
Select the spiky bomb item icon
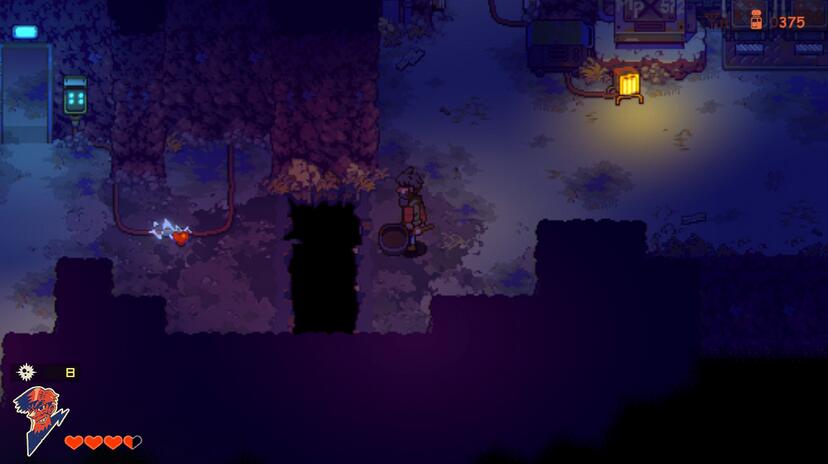[x=27, y=372]
